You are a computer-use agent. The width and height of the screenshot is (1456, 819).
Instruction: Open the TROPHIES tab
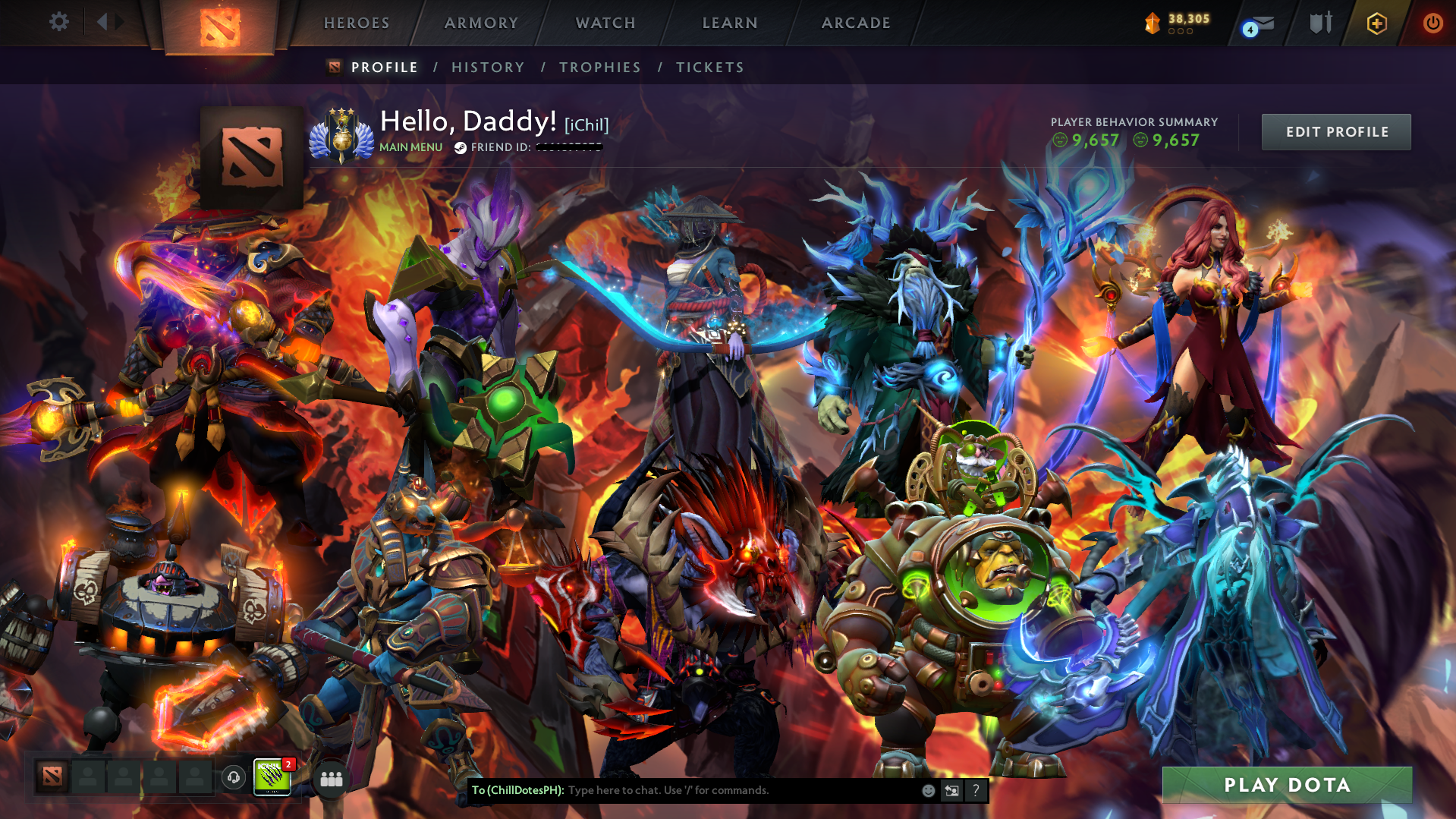[599, 67]
